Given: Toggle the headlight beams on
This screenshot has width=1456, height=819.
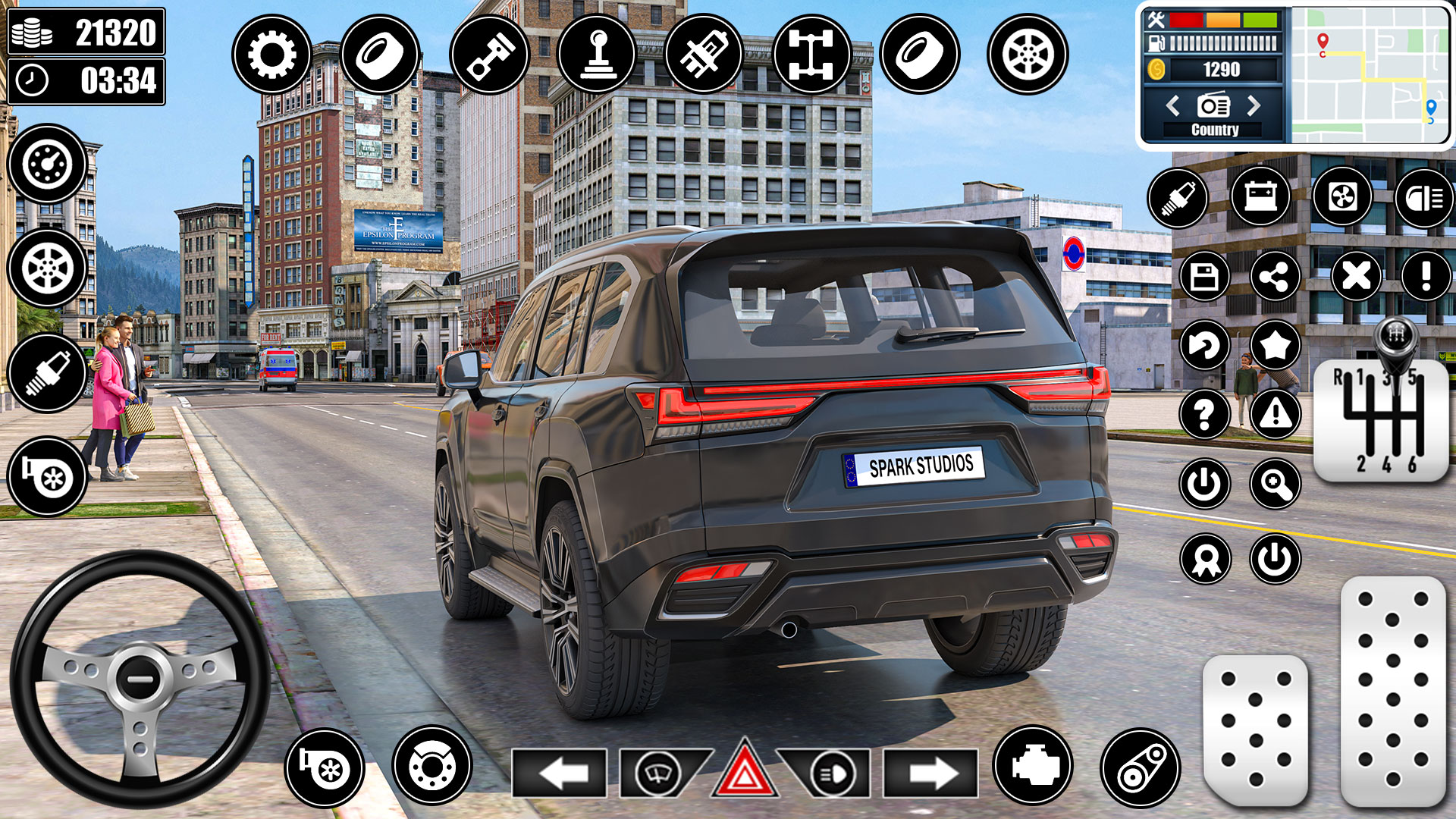Looking at the screenshot, I should click(833, 773).
